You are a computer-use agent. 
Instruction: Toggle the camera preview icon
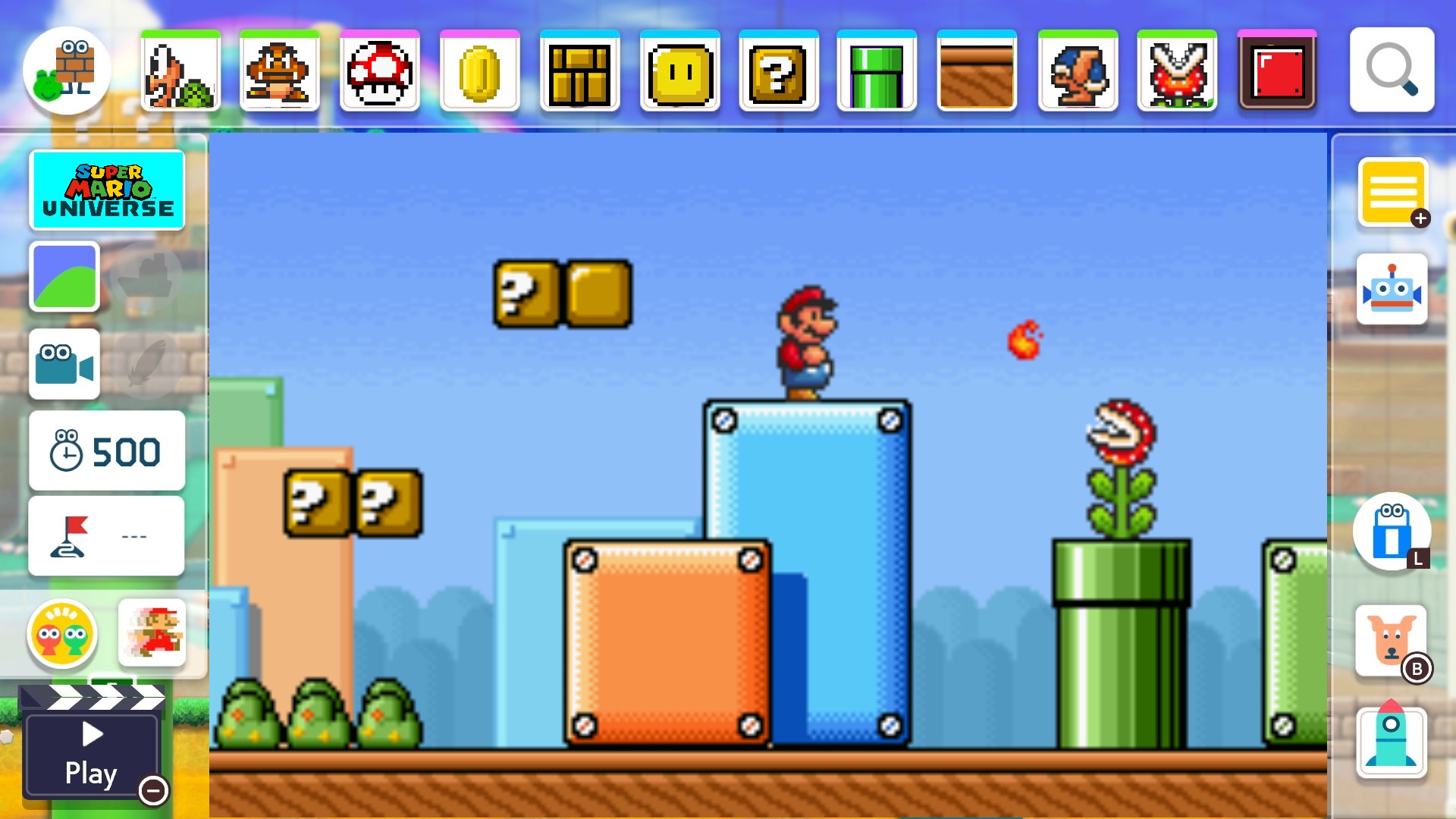coord(64,364)
